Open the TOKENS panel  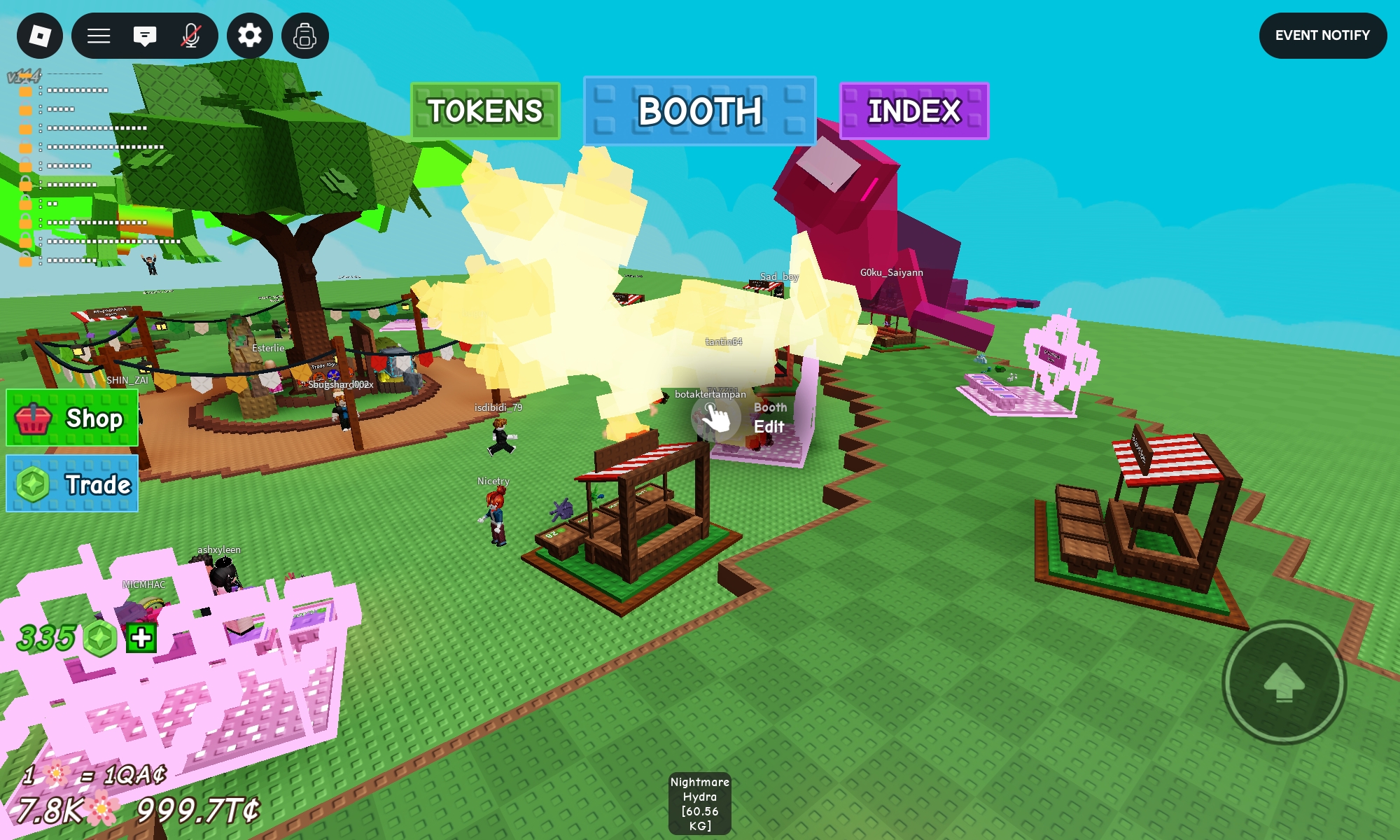point(485,111)
